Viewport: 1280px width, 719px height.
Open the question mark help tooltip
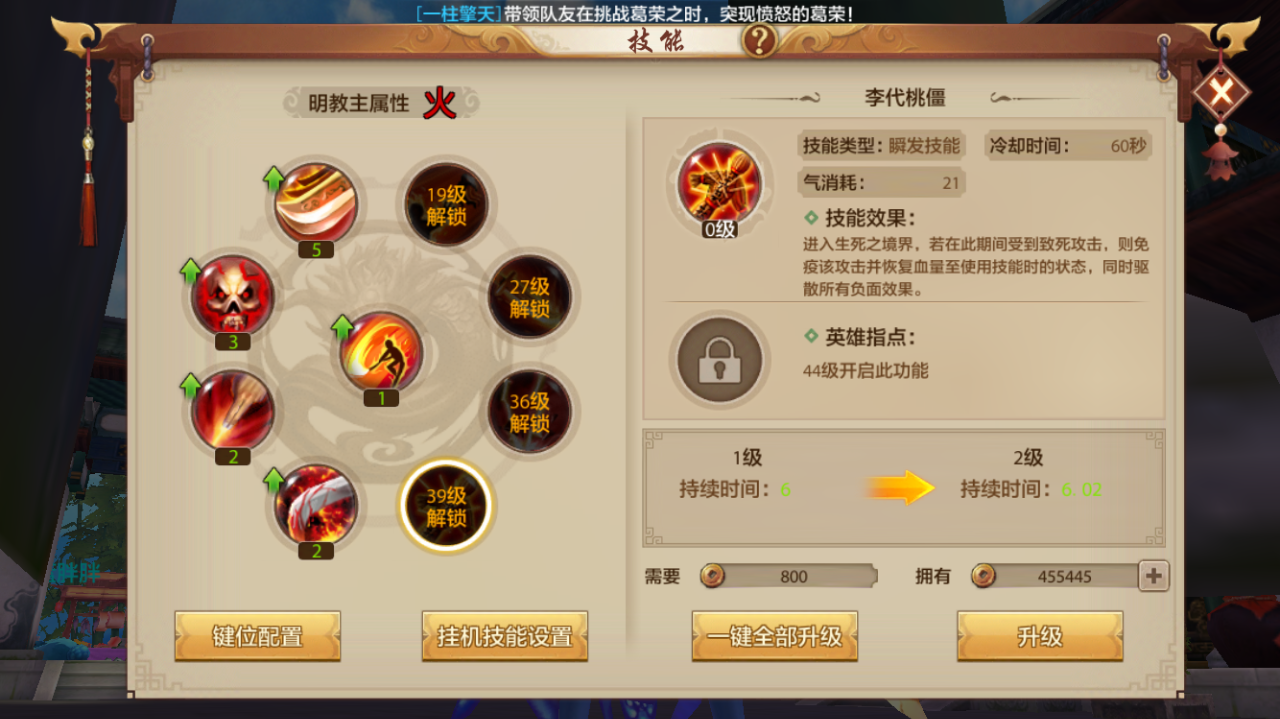pyautogui.click(x=760, y=41)
